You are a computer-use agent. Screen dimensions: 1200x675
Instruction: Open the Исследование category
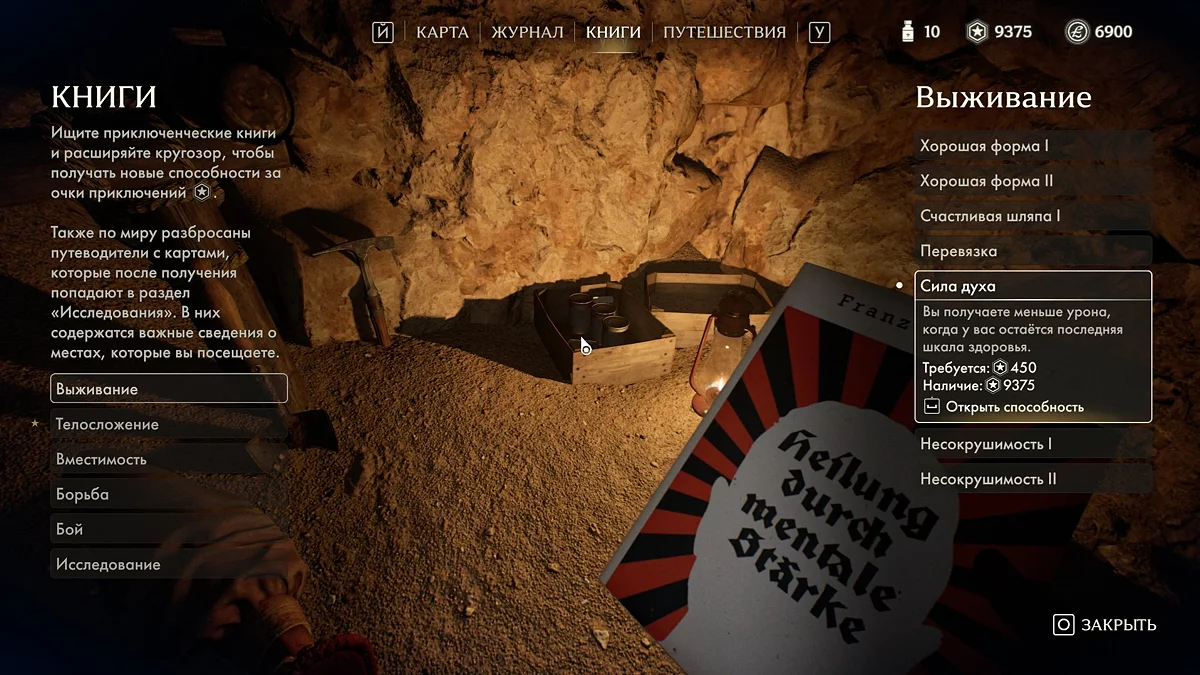click(168, 564)
